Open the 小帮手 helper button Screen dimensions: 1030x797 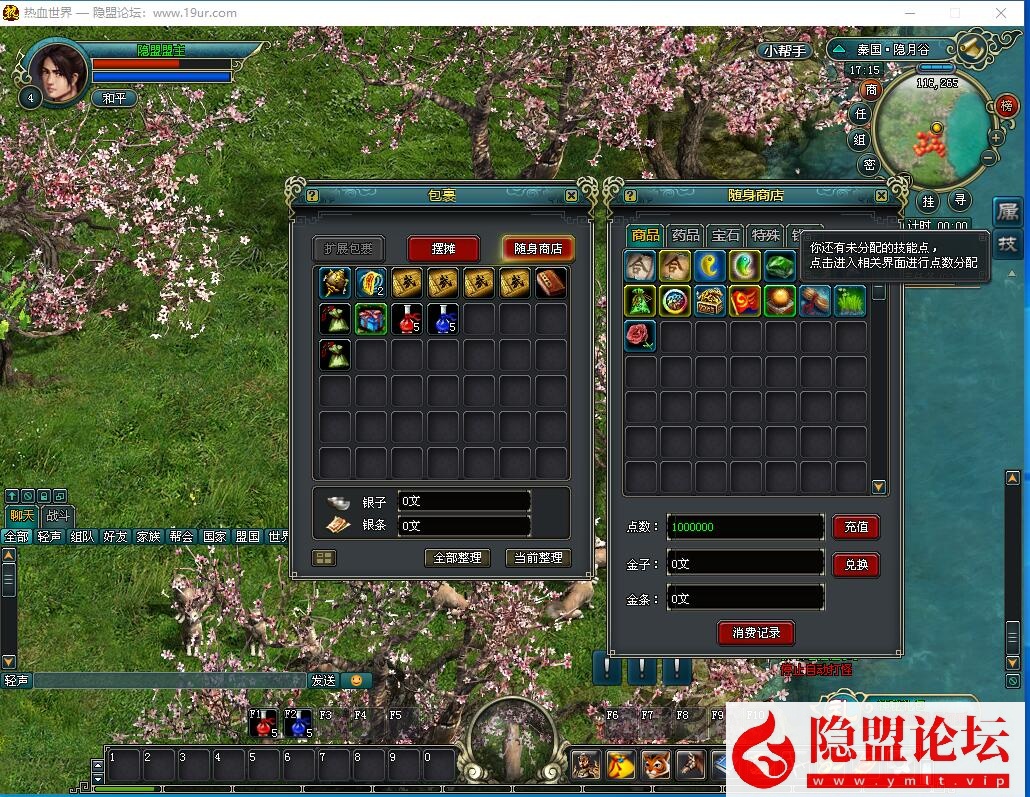[x=785, y=51]
